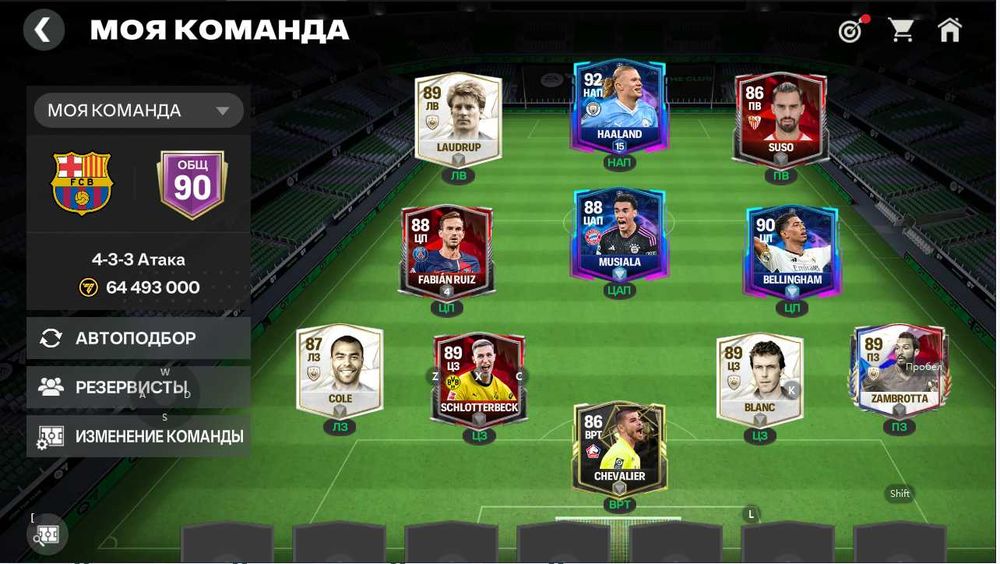Select the Bellingham player card
Viewport: 1000px width, 564px height.
pyautogui.click(x=791, y=252)
